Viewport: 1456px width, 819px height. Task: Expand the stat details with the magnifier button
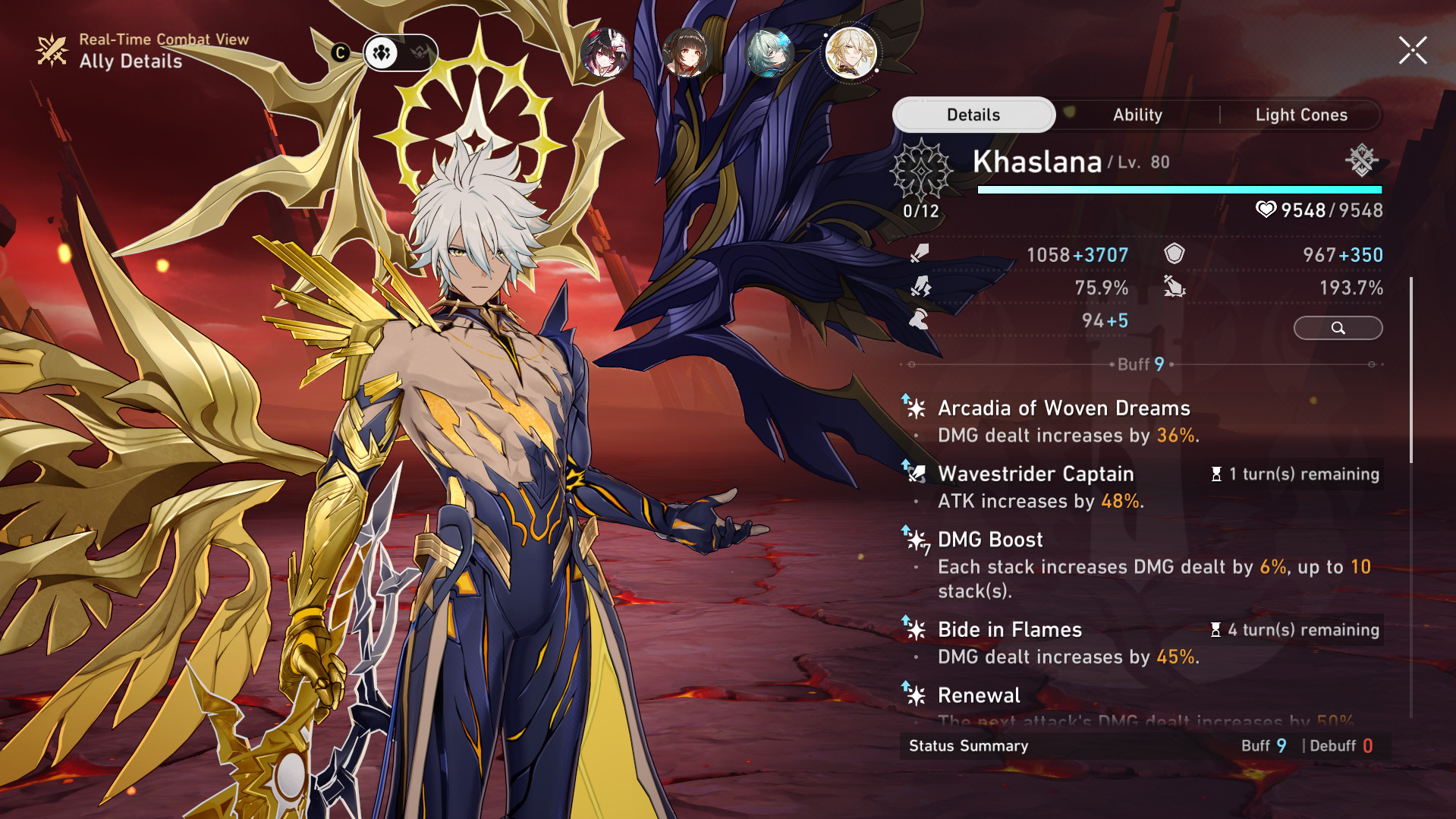1338,328
